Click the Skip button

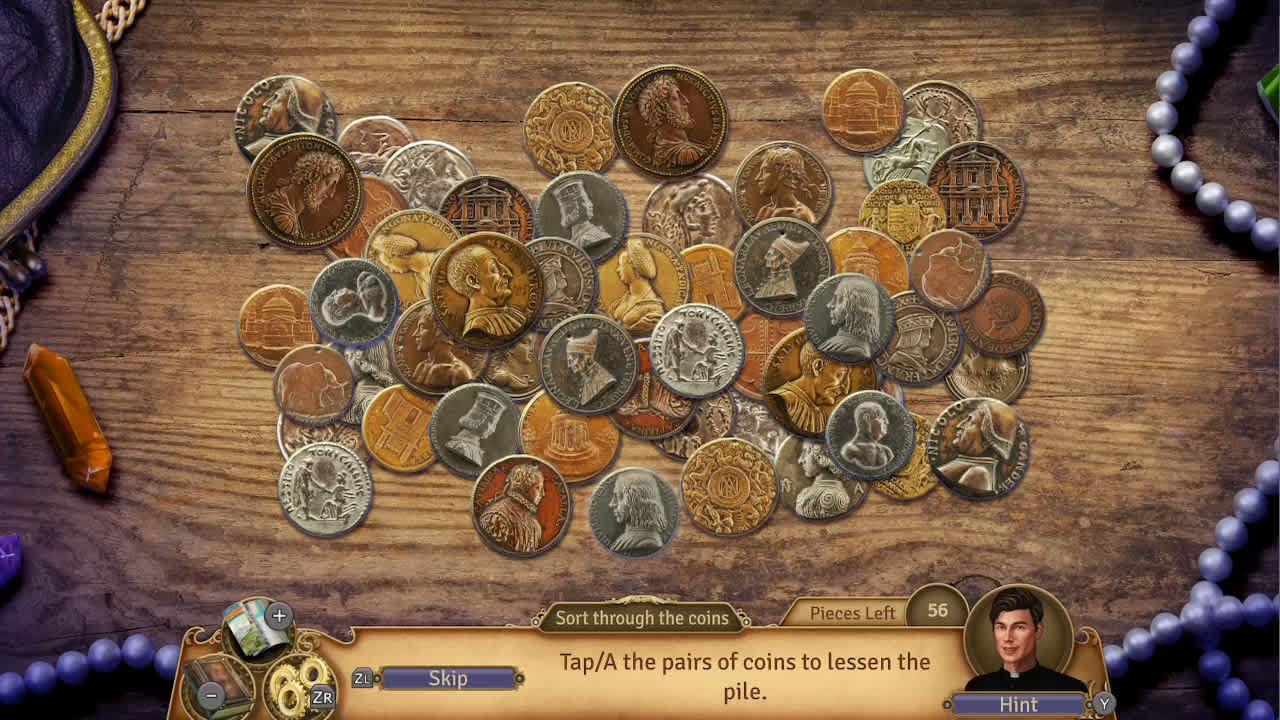(x=448, y=678)
